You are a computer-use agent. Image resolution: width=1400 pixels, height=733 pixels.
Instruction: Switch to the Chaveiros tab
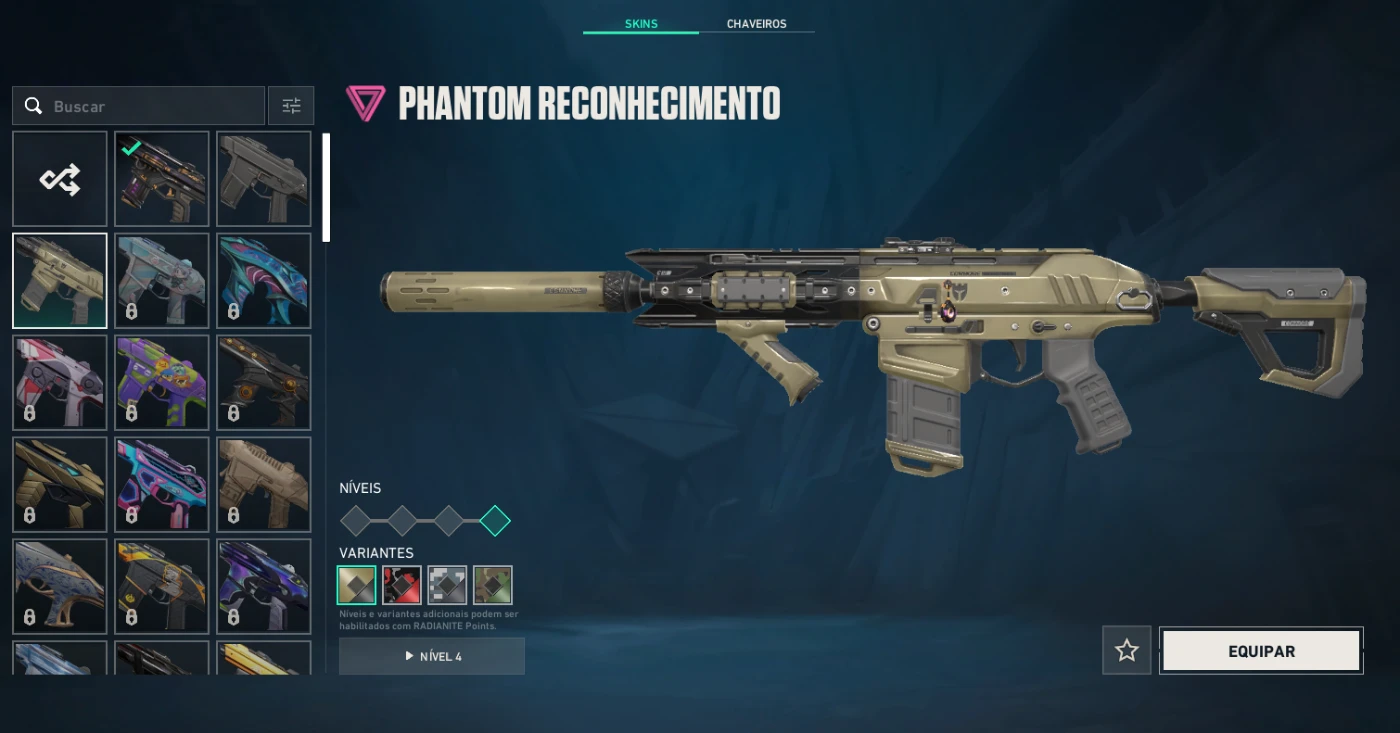coord(756,24)
